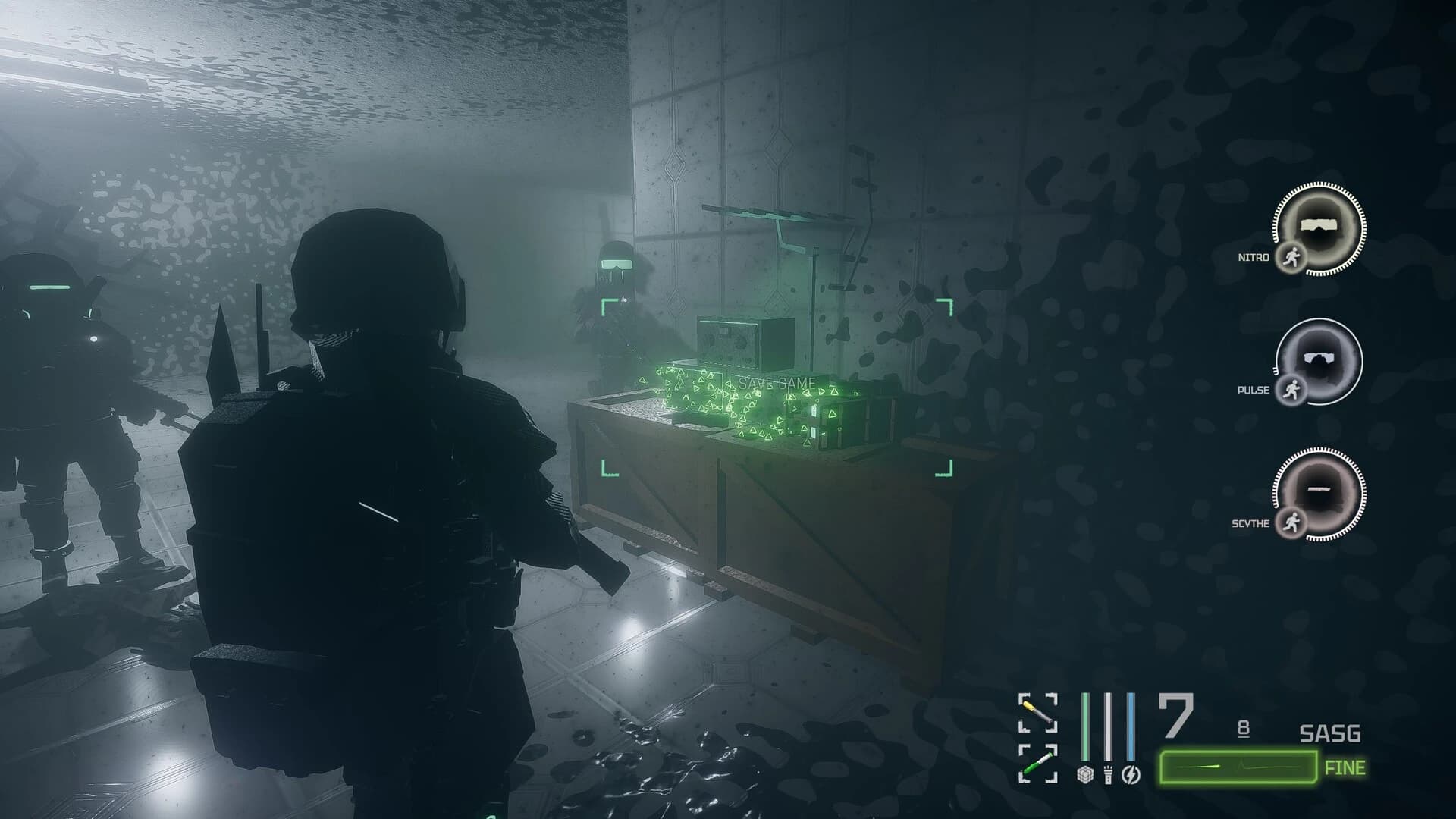The height and width of the screenshot is (819, 1456).
Task: Toggle the flashlight indicator under the white bar
Action: click(x=1109, y=773)
